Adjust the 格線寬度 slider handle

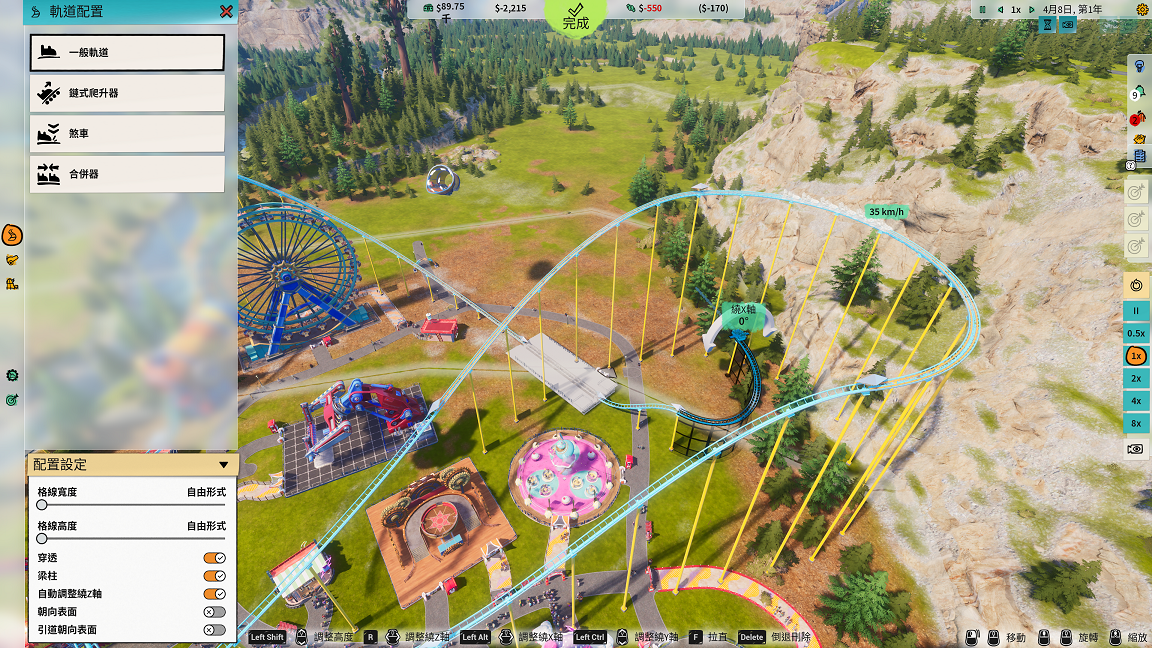click(42, 506)
